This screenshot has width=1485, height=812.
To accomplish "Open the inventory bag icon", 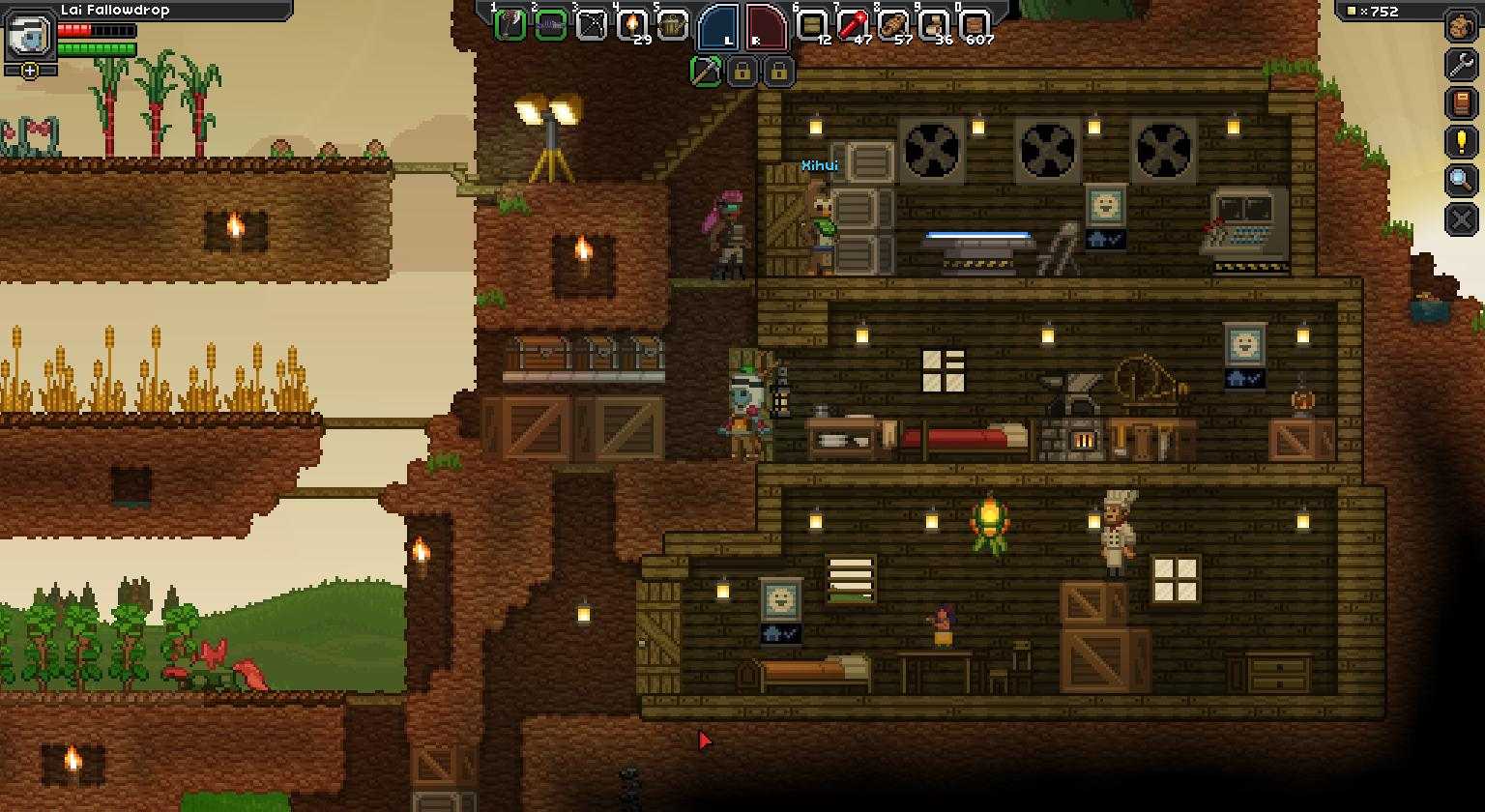I will coord(1462,26).
